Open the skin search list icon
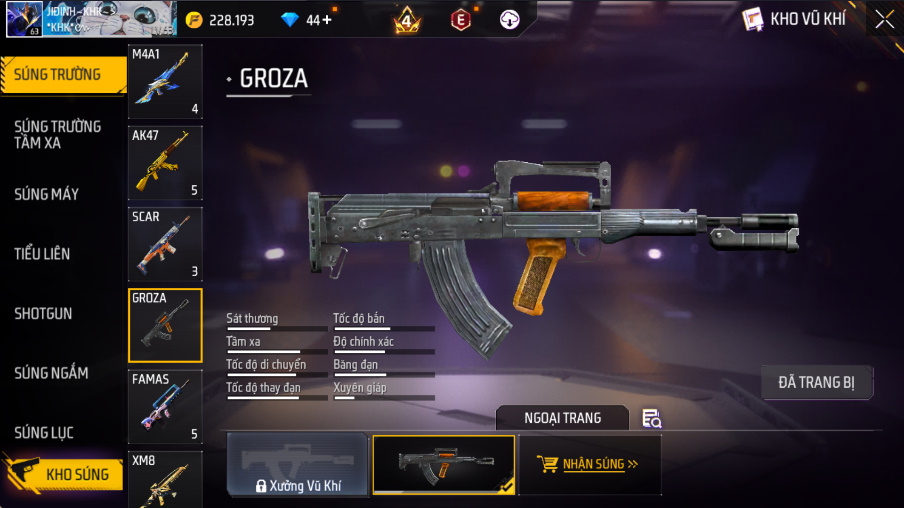Viewport: 904px width, 508px height. [652, 418]
